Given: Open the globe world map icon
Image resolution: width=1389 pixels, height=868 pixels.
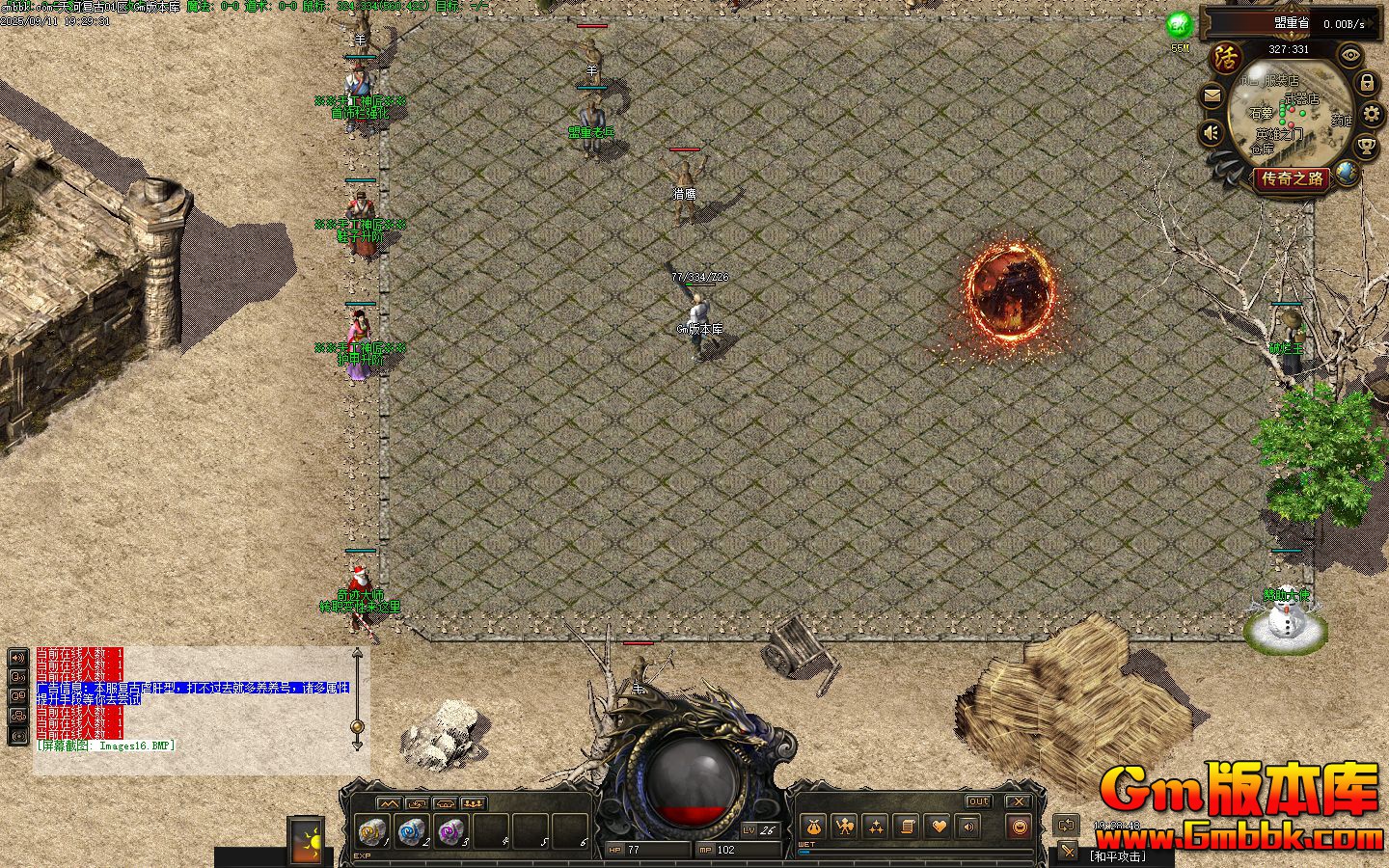Looking at the screenshot, I should [x=1347, y=174].
